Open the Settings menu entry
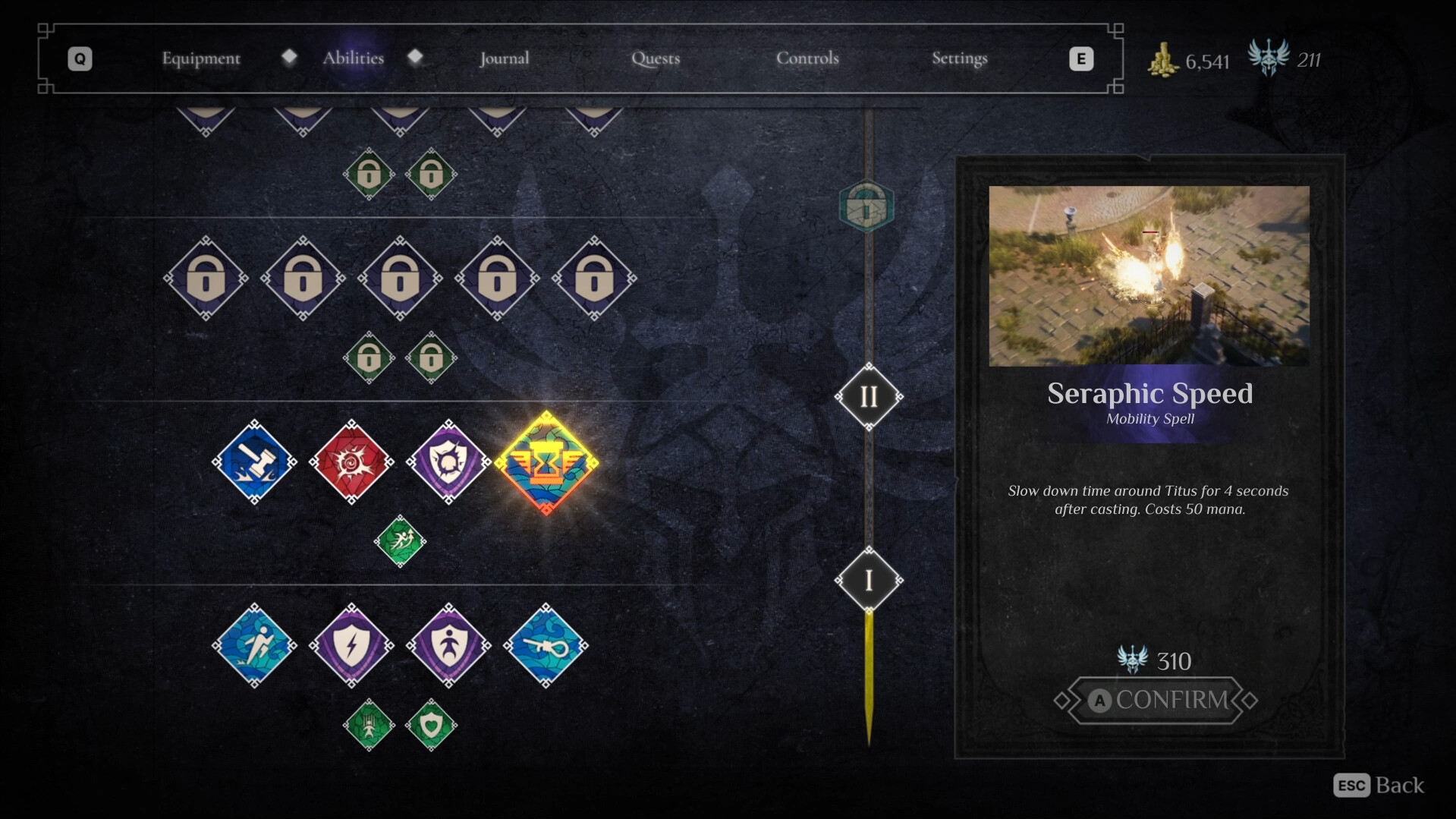1456x819 pixels. pyautogui.click(x=959, y=58)
